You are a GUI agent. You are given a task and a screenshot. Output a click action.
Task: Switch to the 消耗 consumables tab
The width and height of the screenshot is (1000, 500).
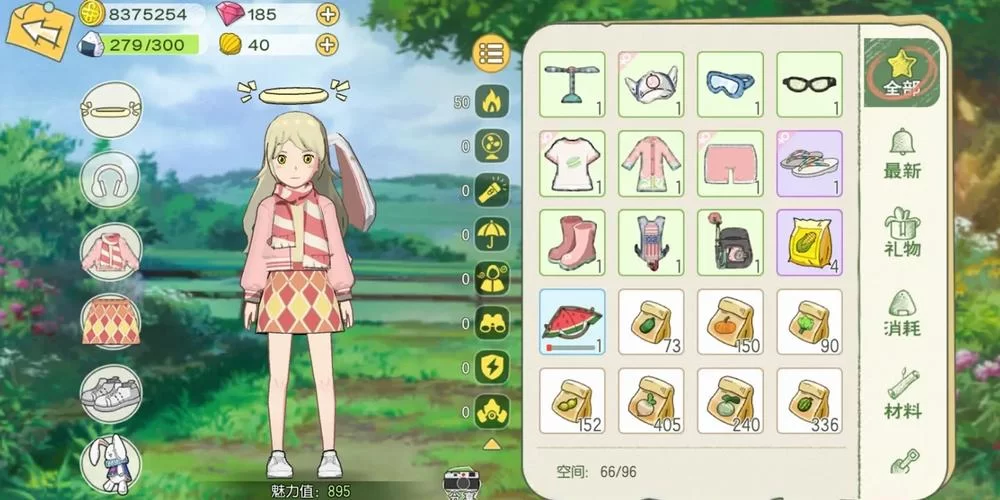pos(902,314)
